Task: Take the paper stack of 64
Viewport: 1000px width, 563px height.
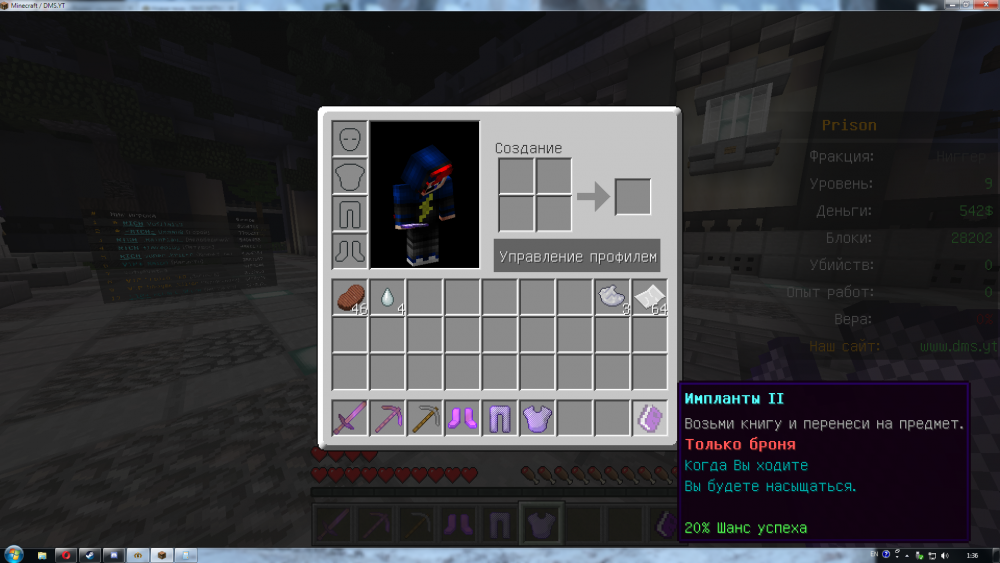Action: (x=650, y=297)
